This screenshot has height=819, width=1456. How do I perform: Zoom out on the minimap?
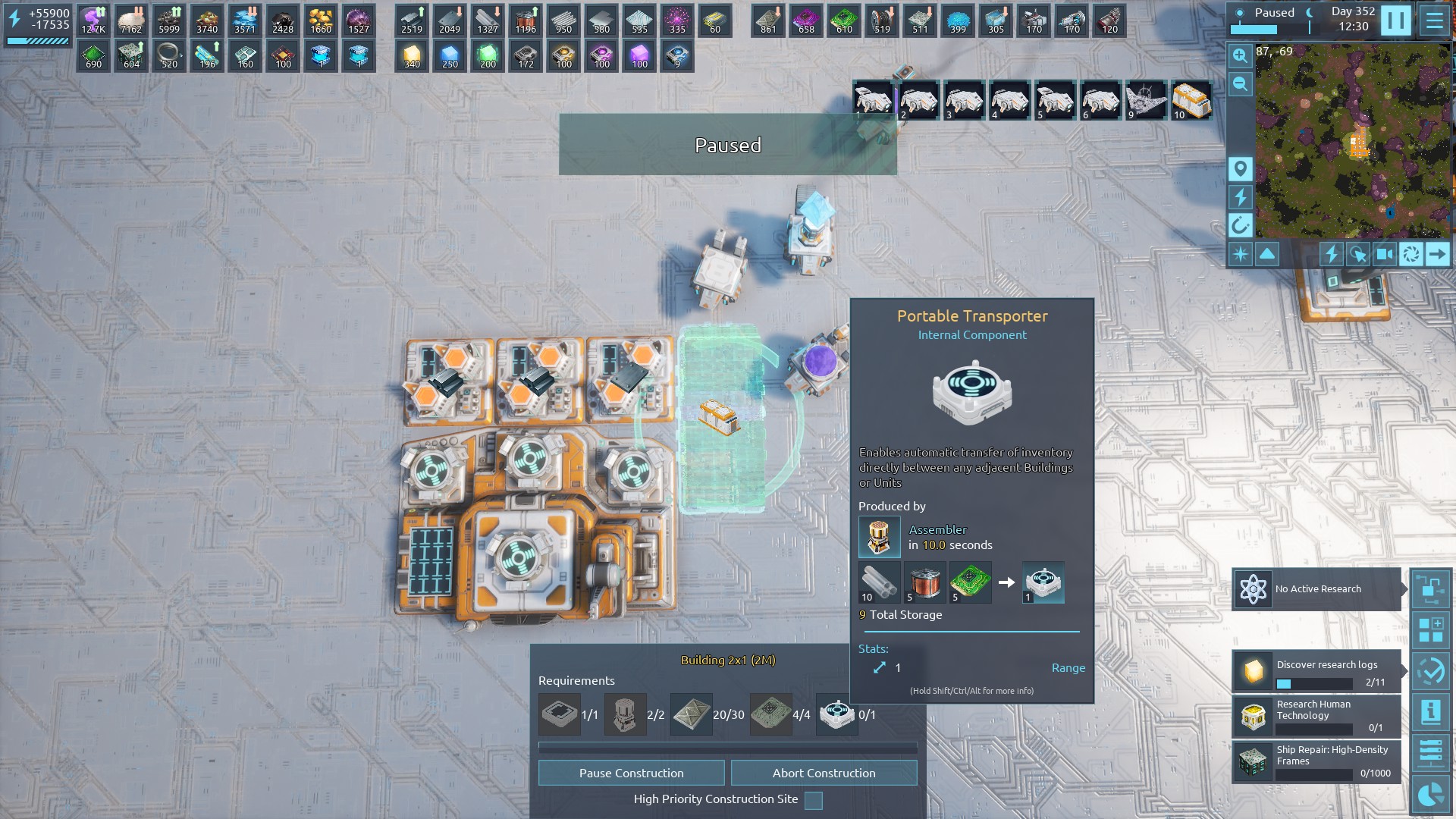pos(1240,83)
